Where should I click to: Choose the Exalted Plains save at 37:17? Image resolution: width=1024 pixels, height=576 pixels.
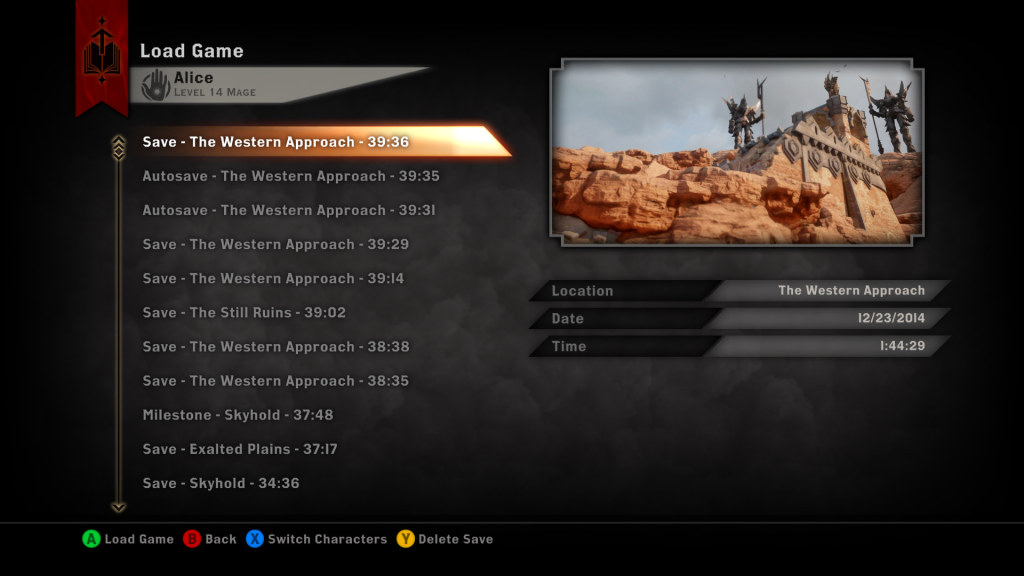pos(239,449)
